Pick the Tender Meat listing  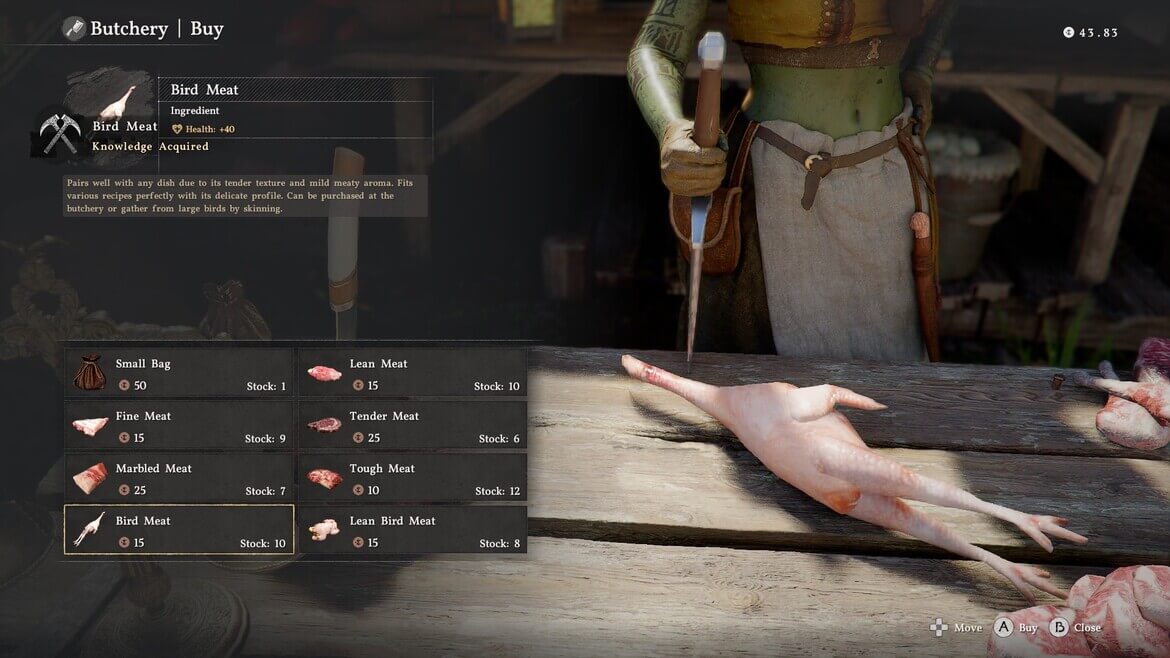412,426
